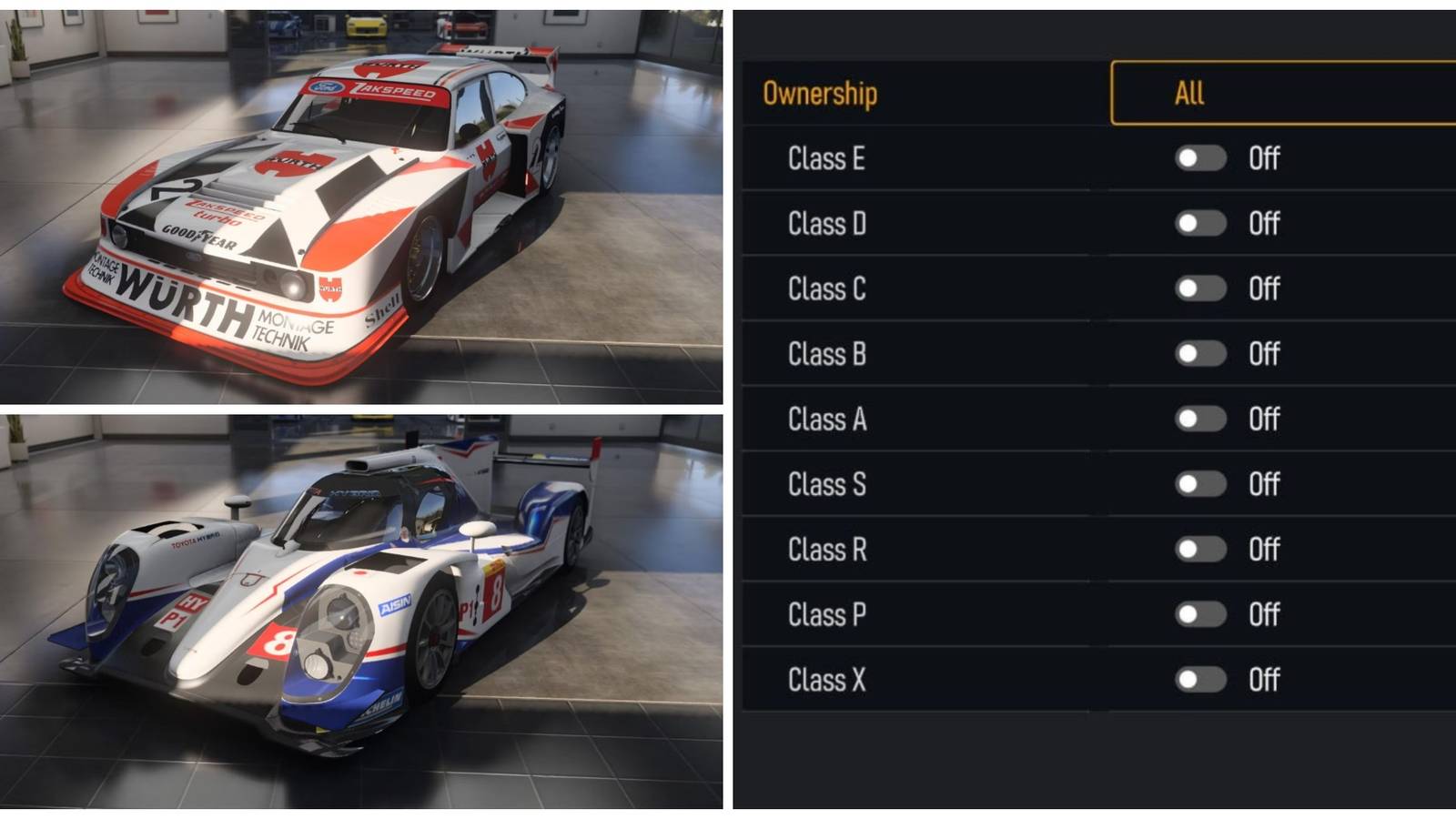Enable the Class E filter toggle
The image size is (1456, 819).
(x=1199, y=158)
